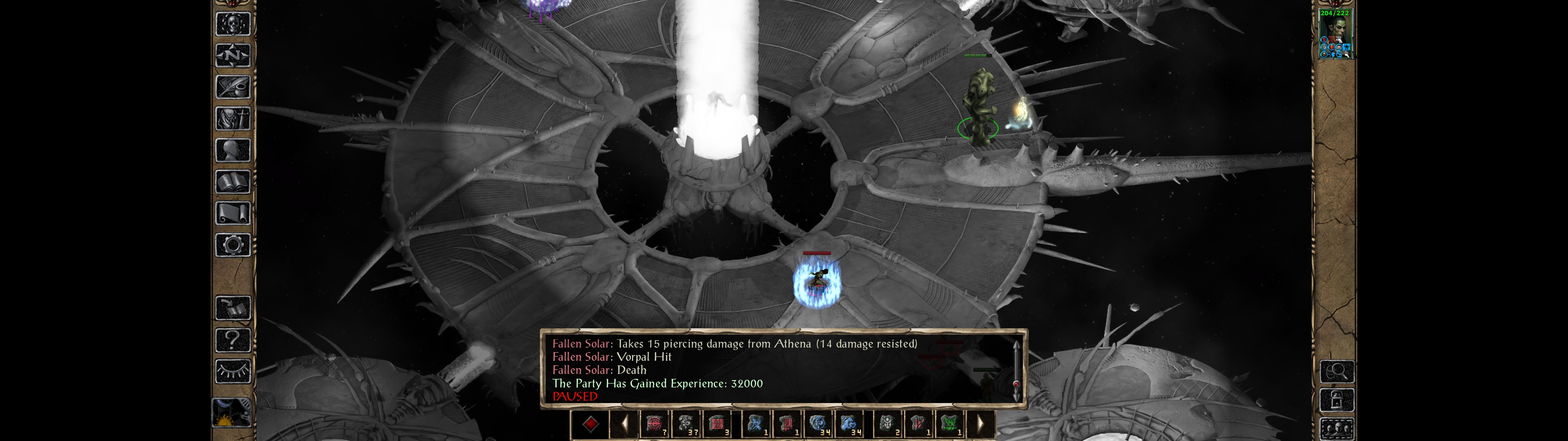The image size is (1568, 441).
Task: Open the priest scroll icon
Action: (x=232, y=214)
